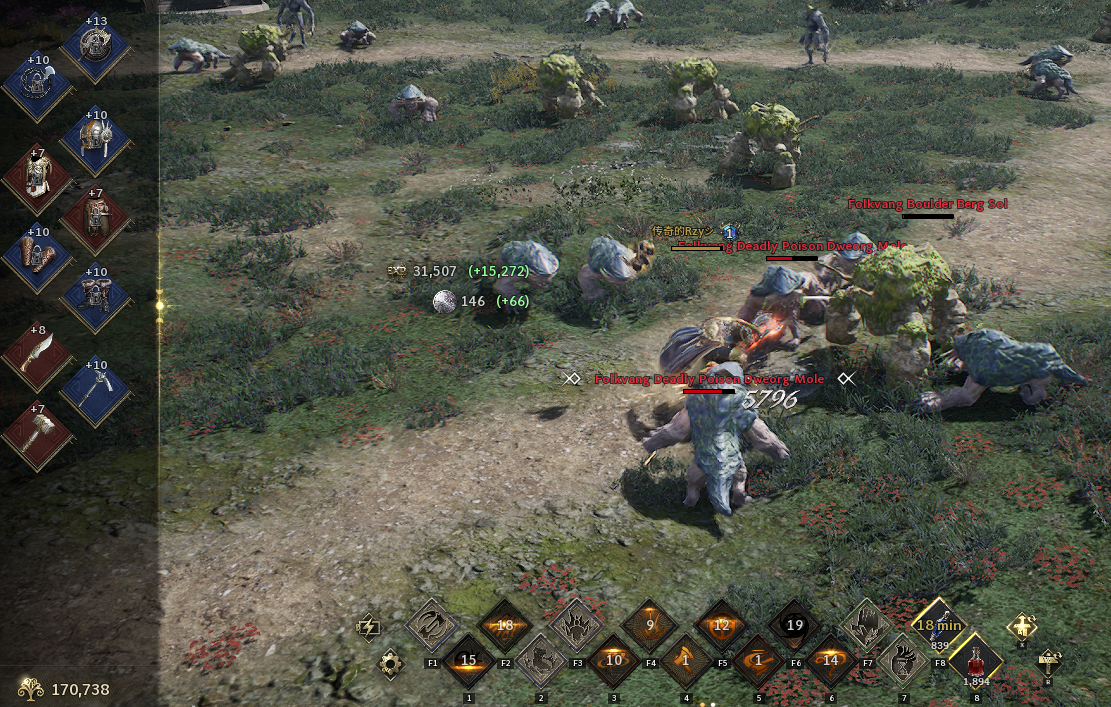Select the +10 gloves equipment slot
1111x707 pixels.
pyautogui.click(x=37, y=258)
